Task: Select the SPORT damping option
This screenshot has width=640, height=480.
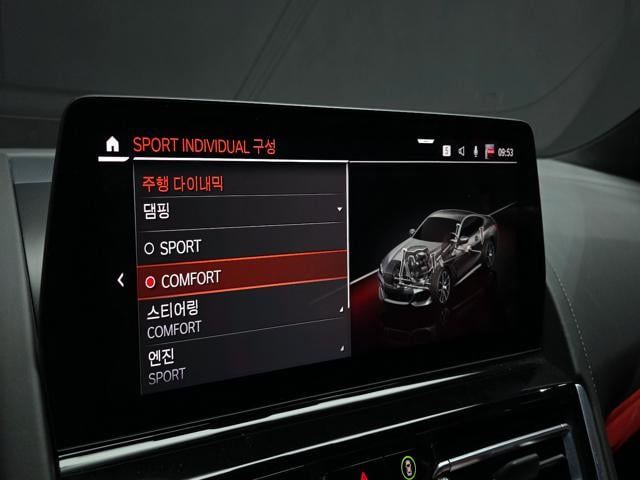Action: (x=242, y=246)
